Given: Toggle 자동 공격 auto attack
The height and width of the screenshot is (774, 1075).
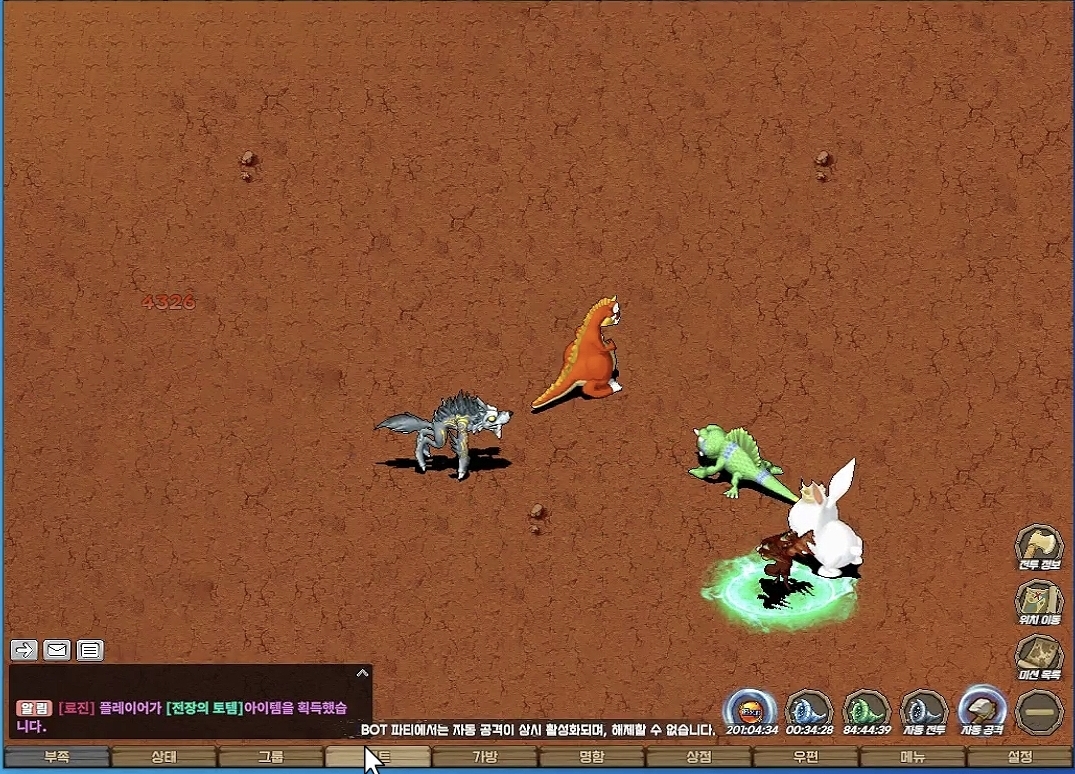Looking at the screenshot, I should click(983, 710).
